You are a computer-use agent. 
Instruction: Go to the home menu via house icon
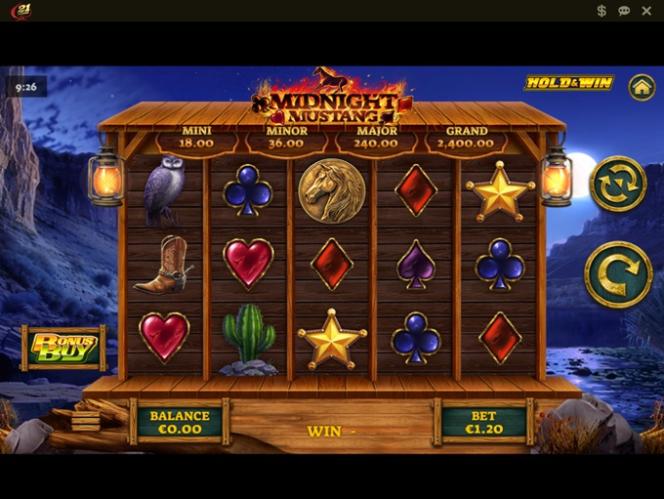(x=641, y=87)
